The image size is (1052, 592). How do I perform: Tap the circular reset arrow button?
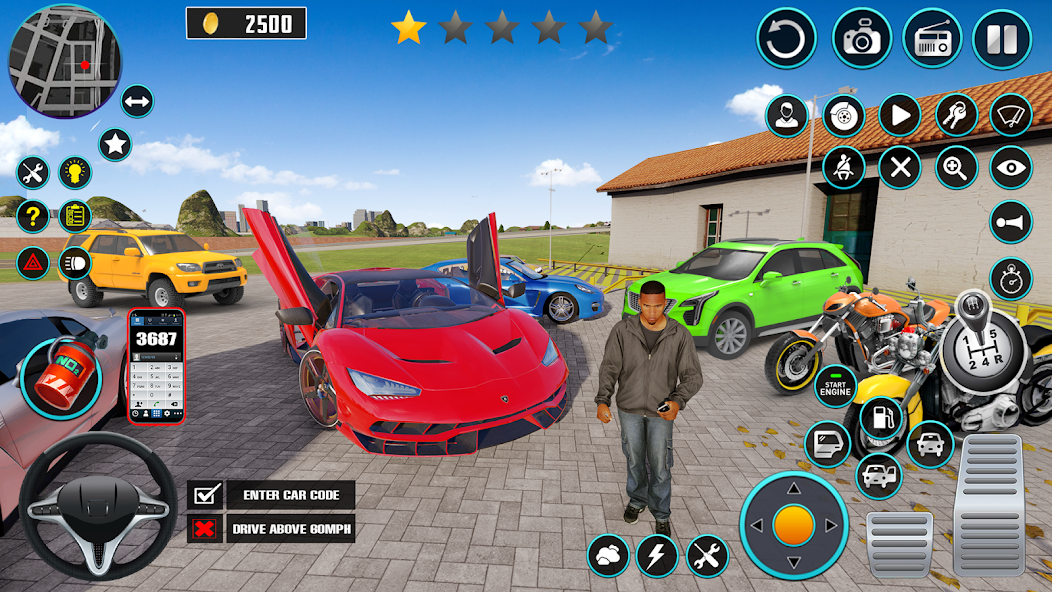point(786,39)
